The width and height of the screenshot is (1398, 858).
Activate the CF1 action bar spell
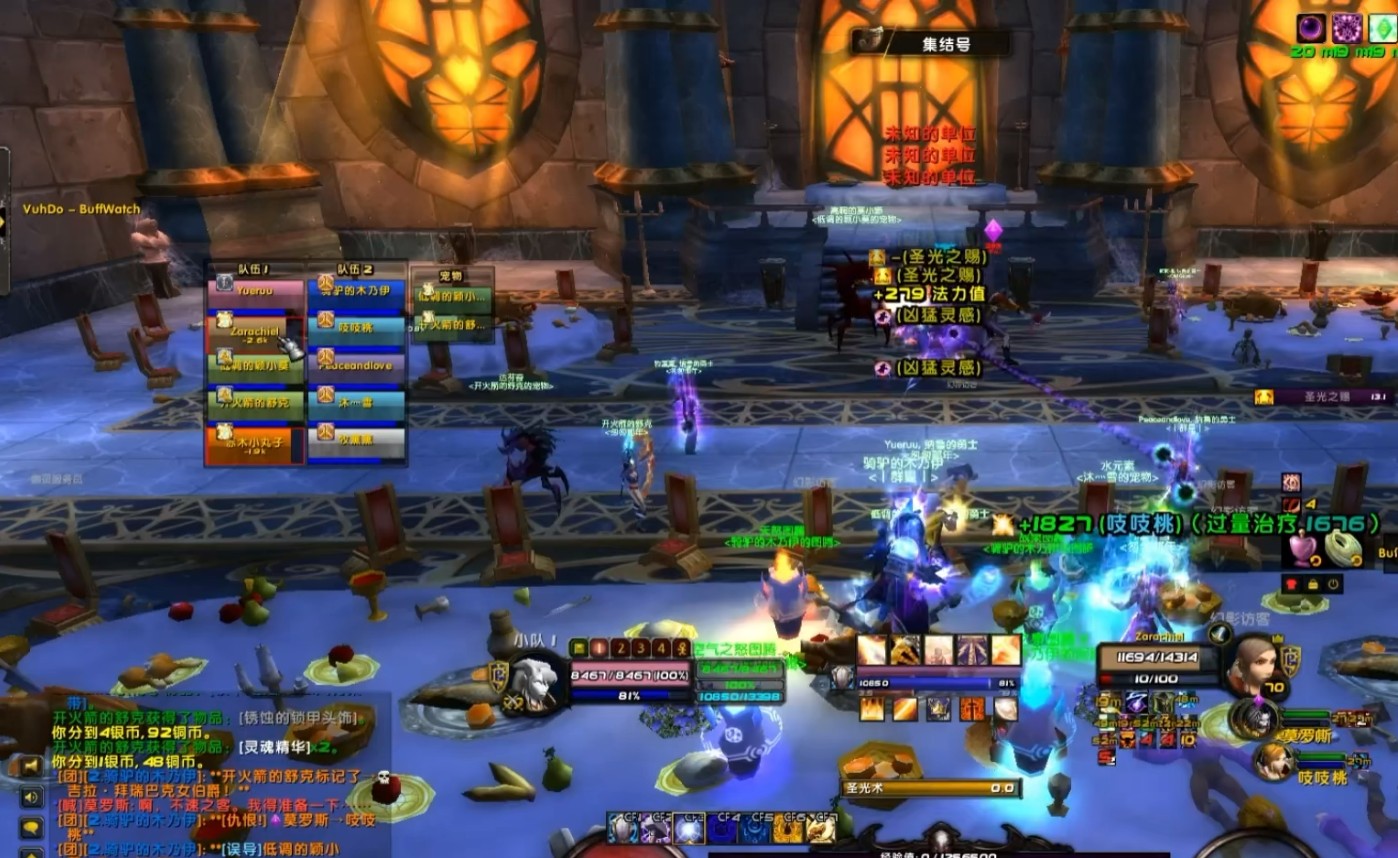(x=623, y=829)
